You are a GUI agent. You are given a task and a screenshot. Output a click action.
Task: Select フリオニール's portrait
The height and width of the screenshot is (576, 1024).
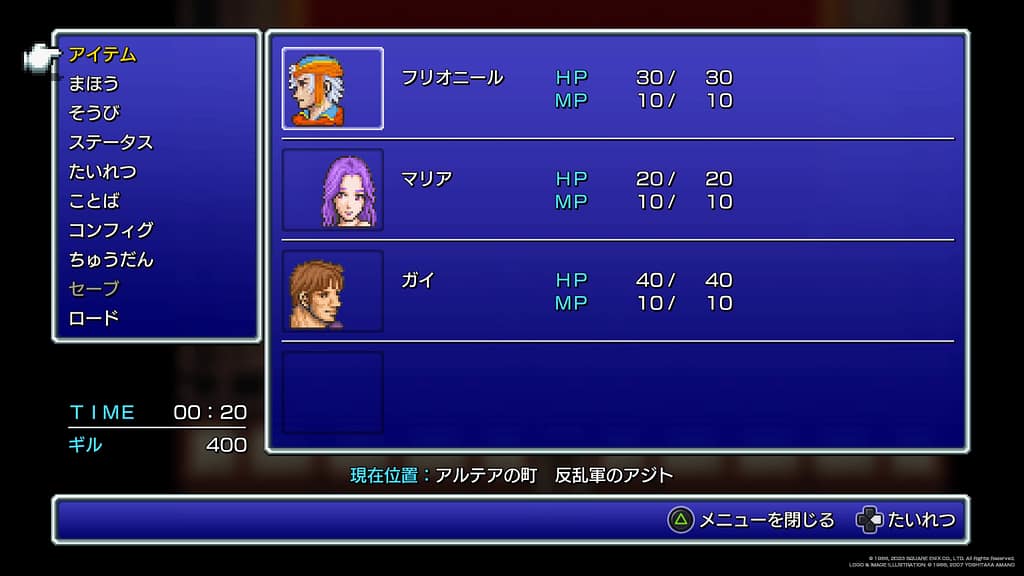click(333, 89)
